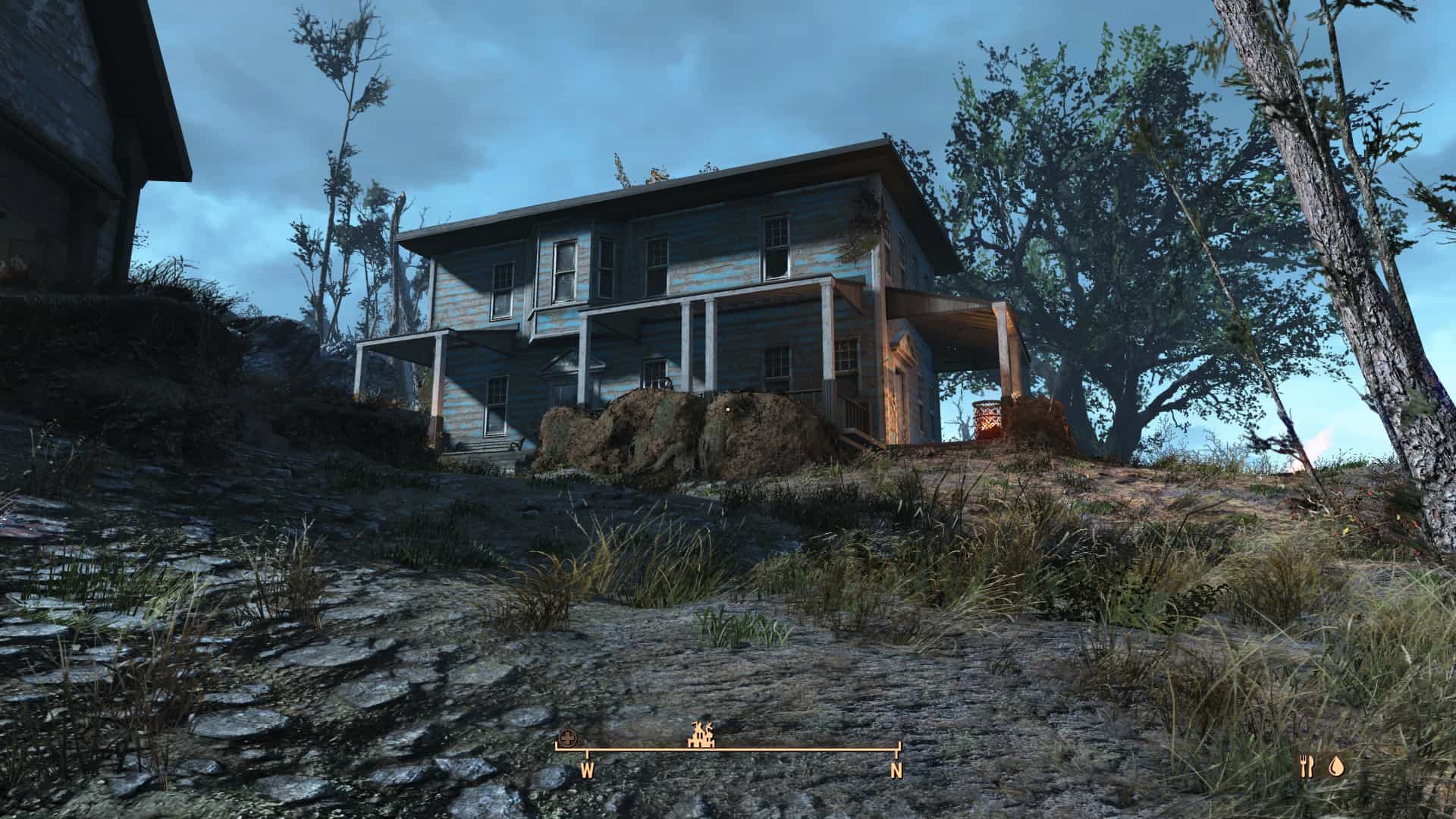Click the N direction label on the compass
1456x819 pixels.
coord(896,772)
